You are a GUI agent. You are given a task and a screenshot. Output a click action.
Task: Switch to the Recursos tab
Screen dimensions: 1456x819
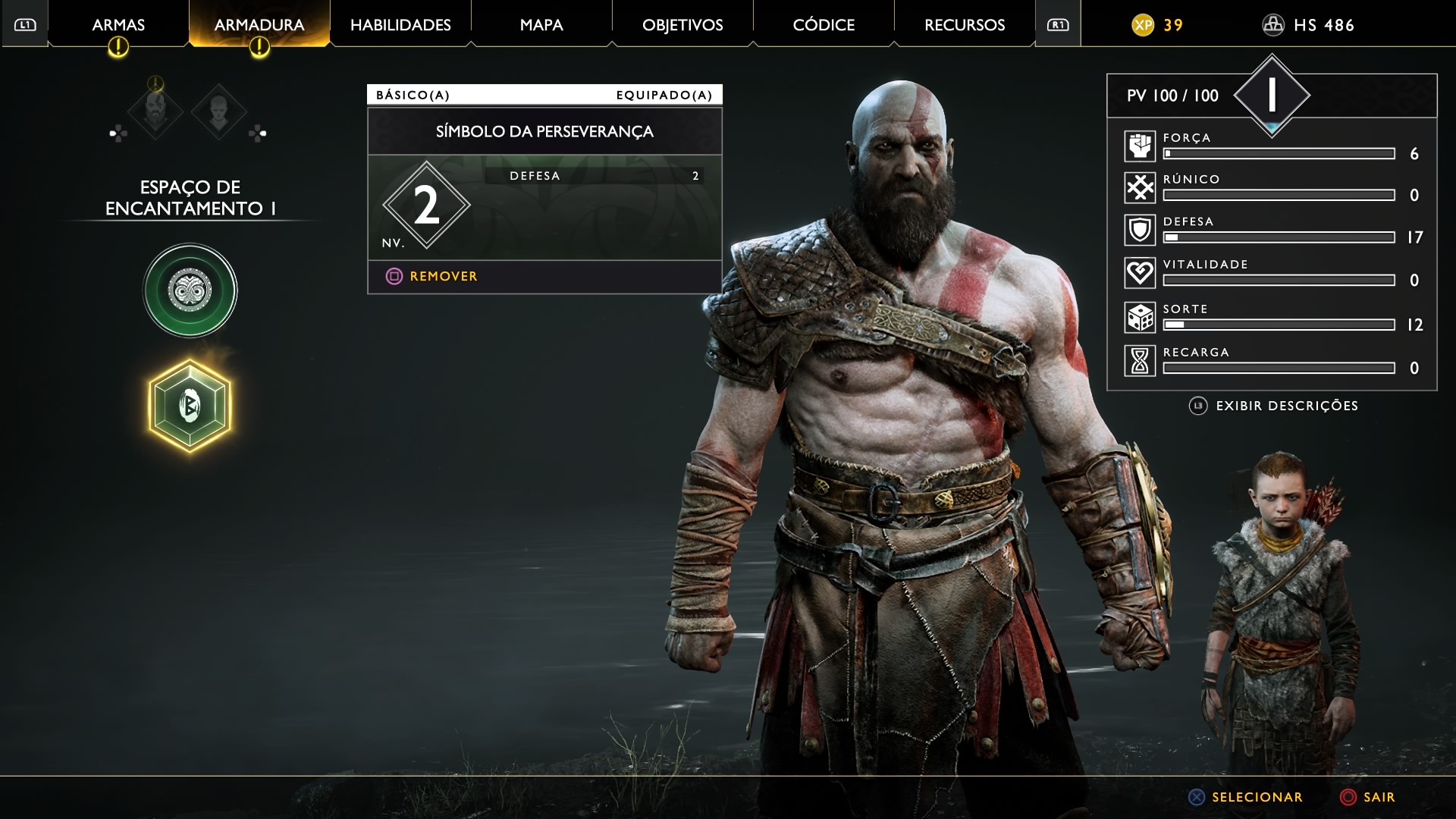pyautogui.click(x=965, y=25)
